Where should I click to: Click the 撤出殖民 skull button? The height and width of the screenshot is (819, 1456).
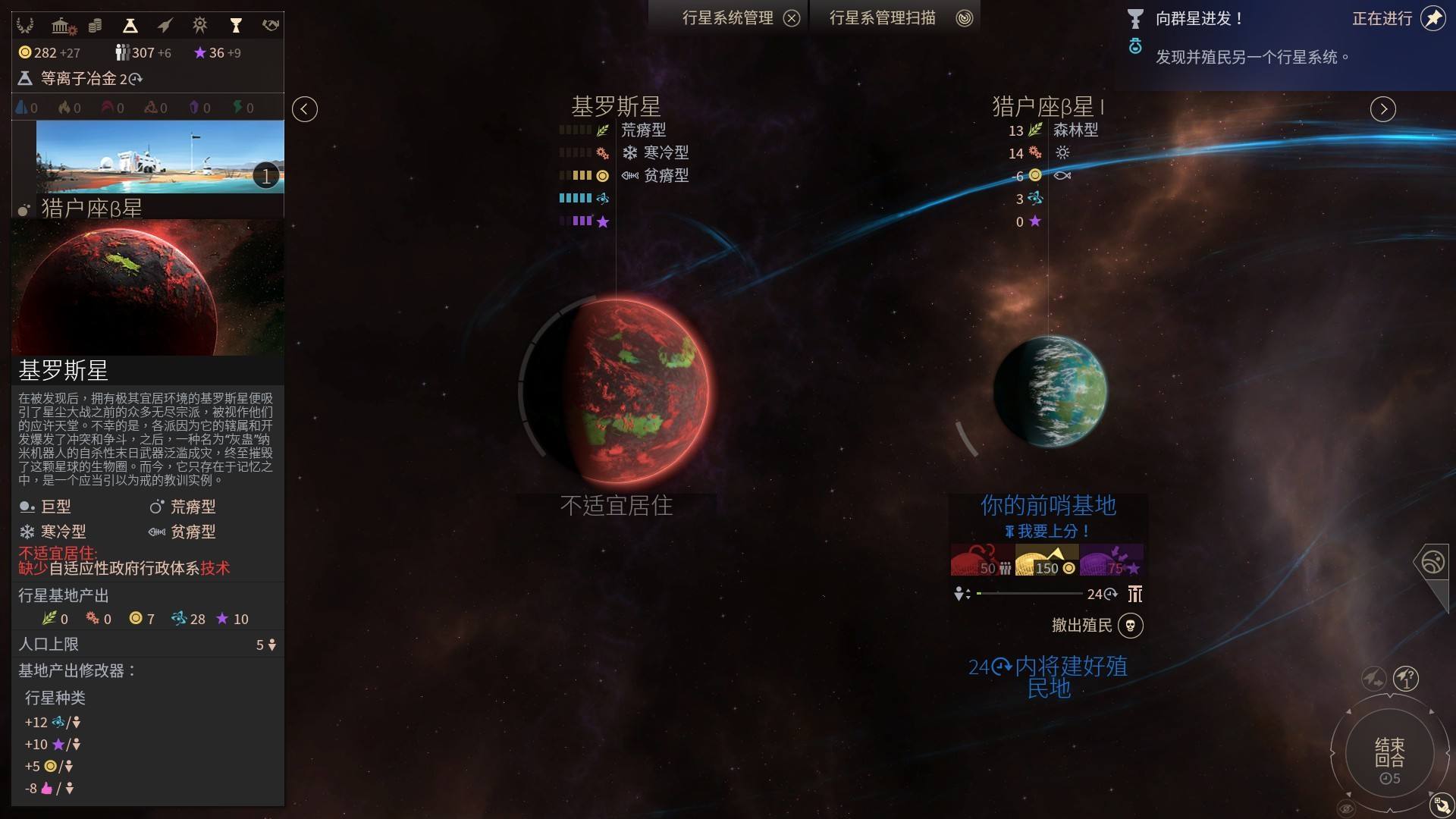(x=1130, y=626)
